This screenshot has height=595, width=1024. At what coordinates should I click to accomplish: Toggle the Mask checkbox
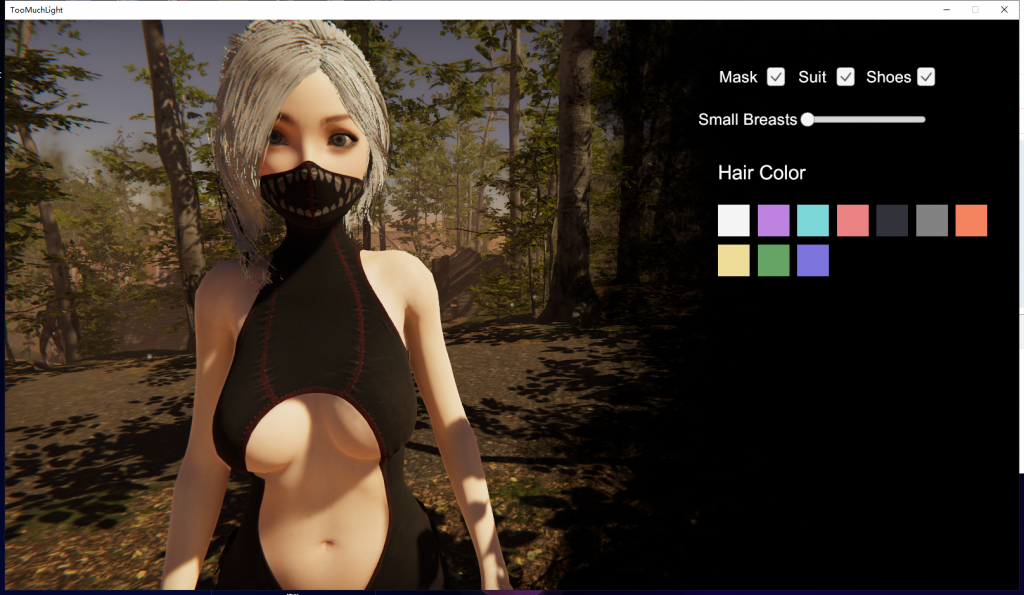click(776, 77)
